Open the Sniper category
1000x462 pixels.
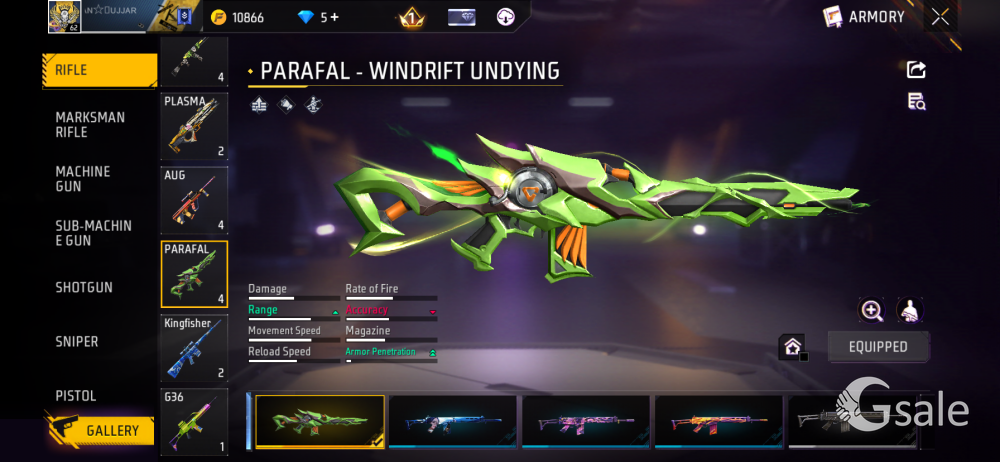click(77, 342)
